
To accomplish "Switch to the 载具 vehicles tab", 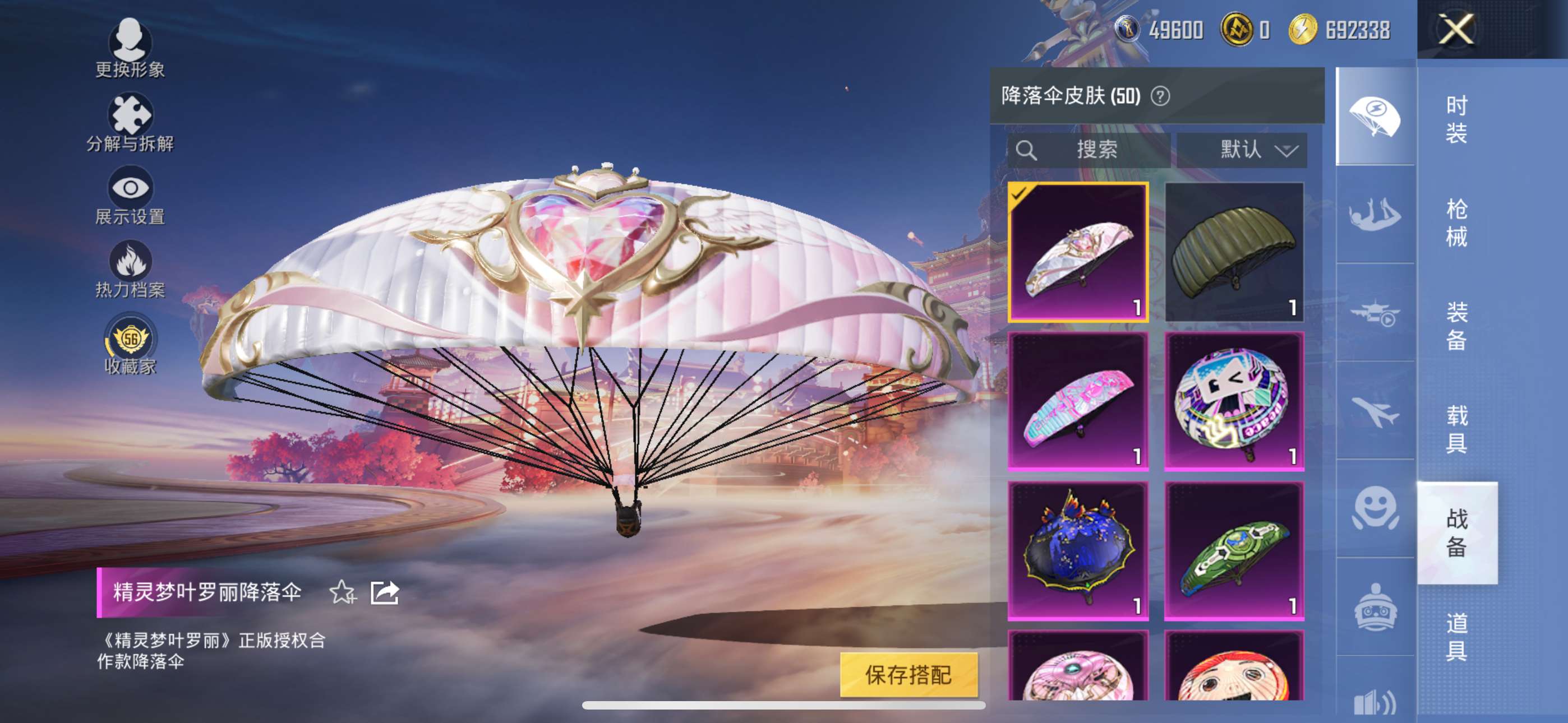I will click(x=1456, y=429).
